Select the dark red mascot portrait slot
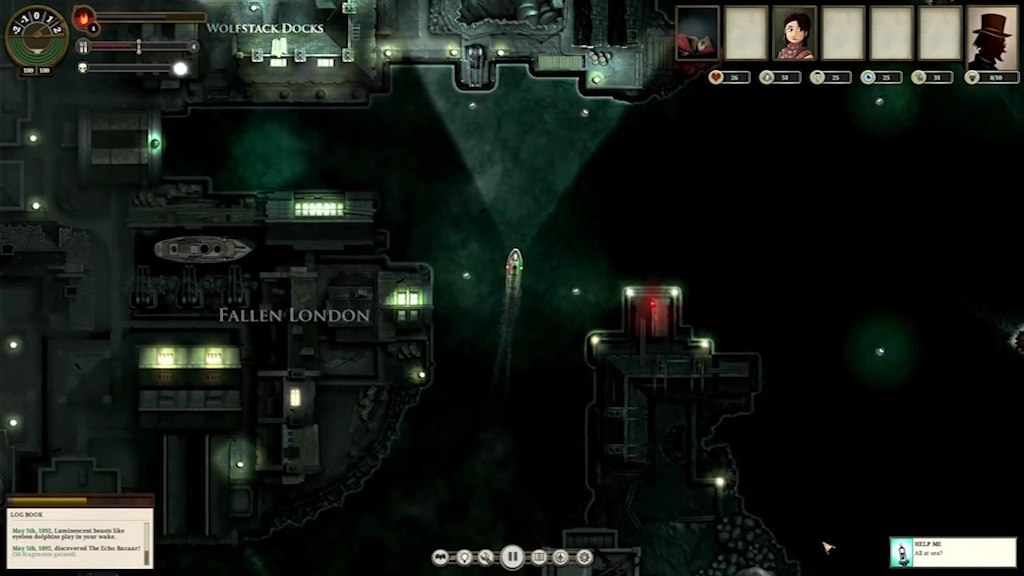 [697, 33]
